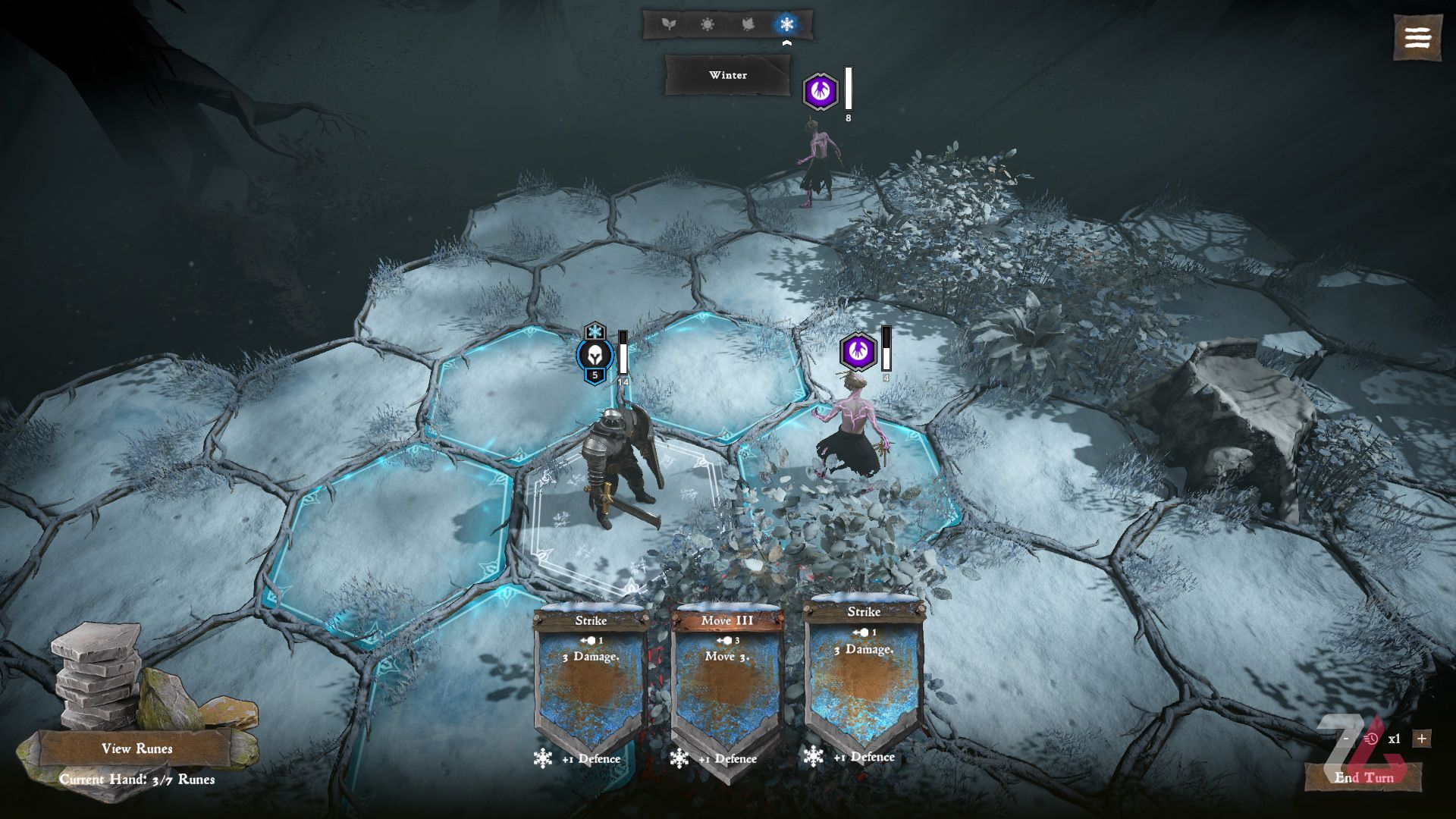Click the snowflake winter season icon

tap(786, 24)
